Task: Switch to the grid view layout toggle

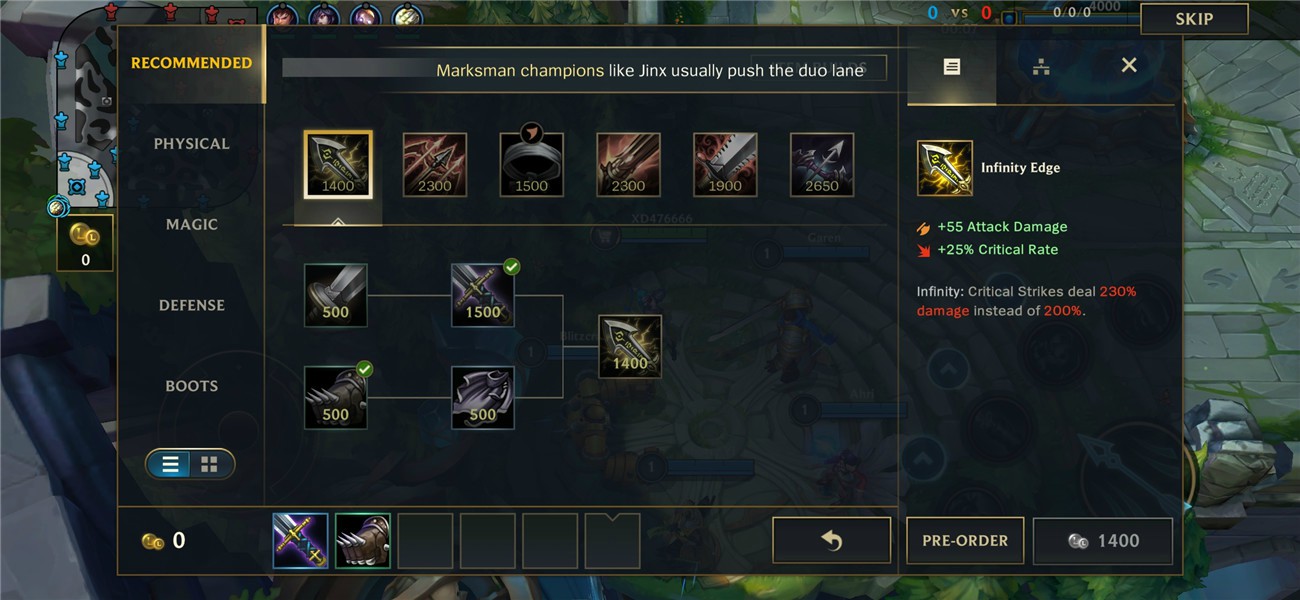Action: coord(210,464)
